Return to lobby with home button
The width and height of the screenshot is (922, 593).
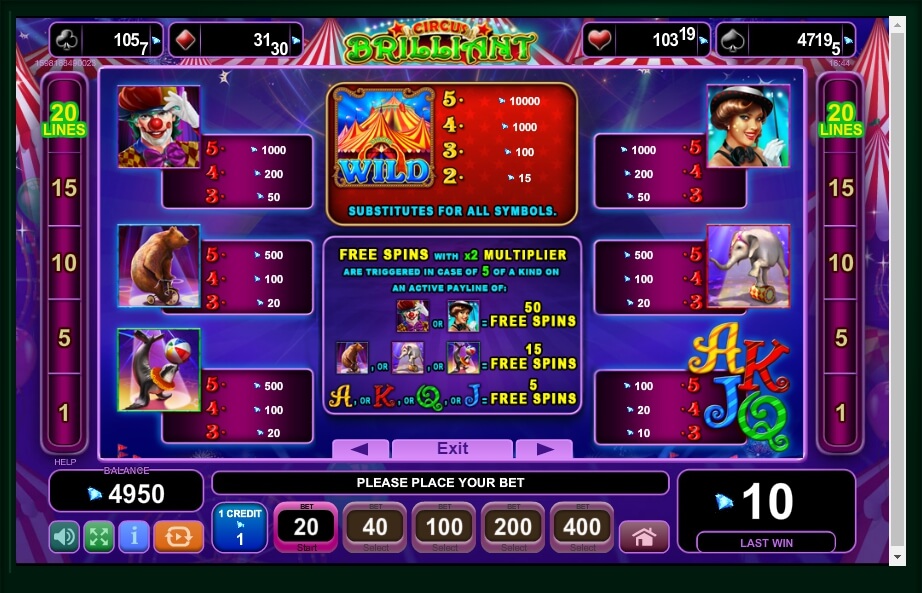tap(644, 537)
